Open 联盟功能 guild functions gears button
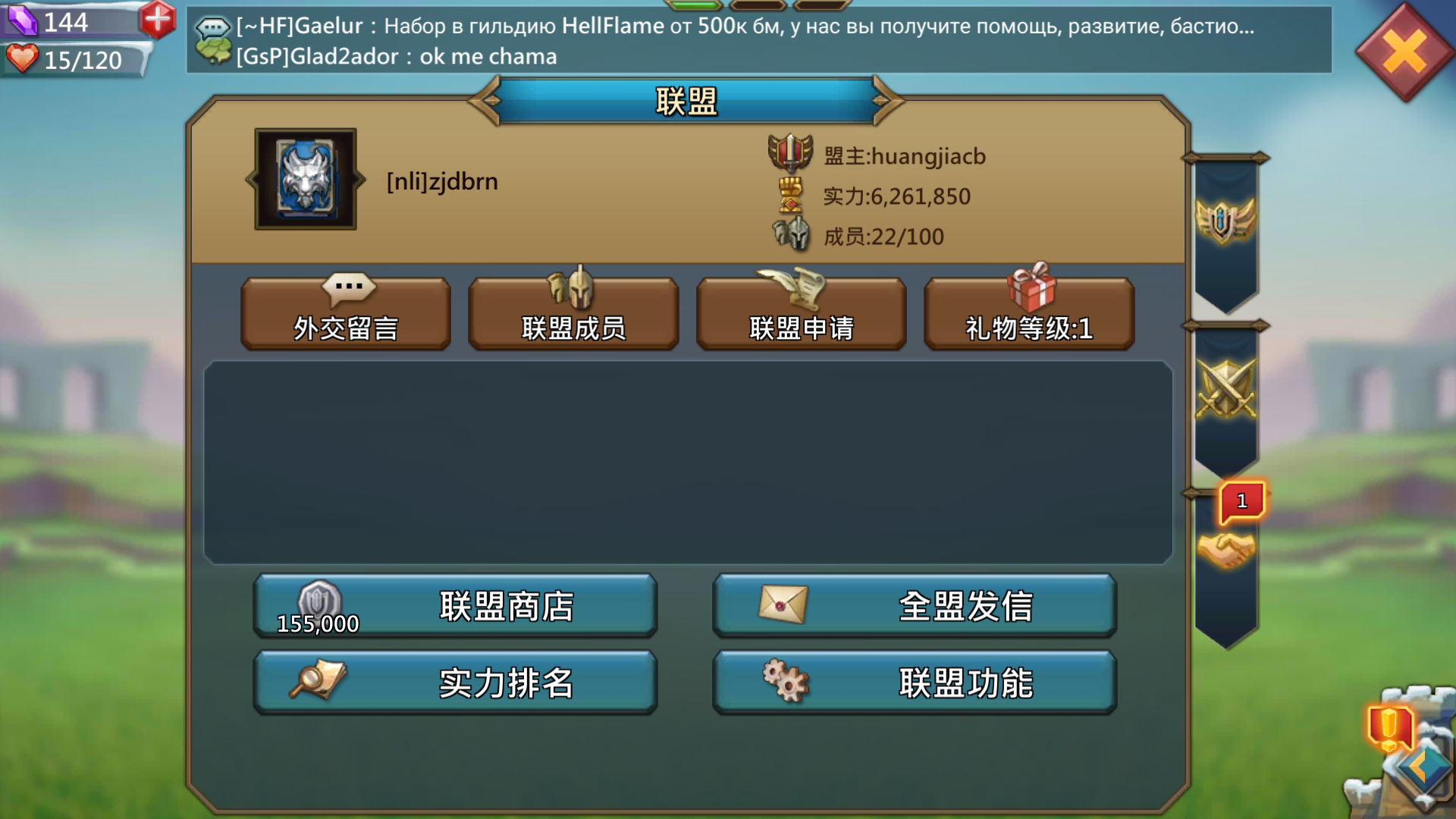This screenshot has height=819, width=1456. (914, 682)
